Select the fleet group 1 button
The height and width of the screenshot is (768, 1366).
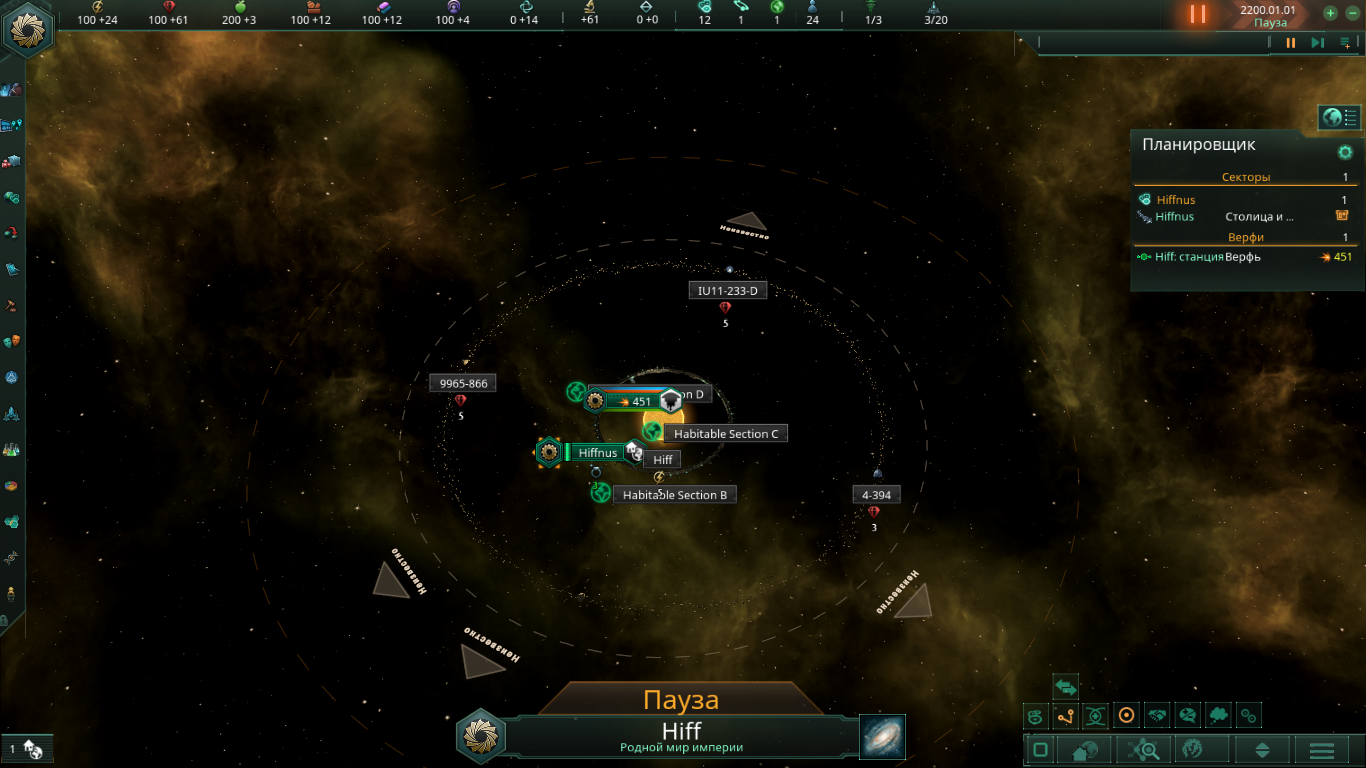25,749
